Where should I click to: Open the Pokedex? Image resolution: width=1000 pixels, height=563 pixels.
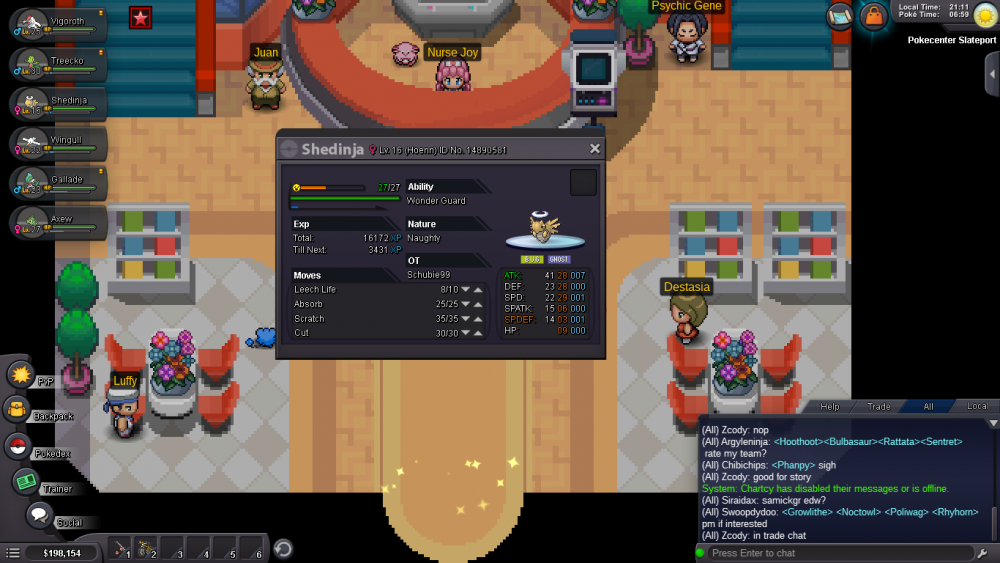tap(18, 446)
